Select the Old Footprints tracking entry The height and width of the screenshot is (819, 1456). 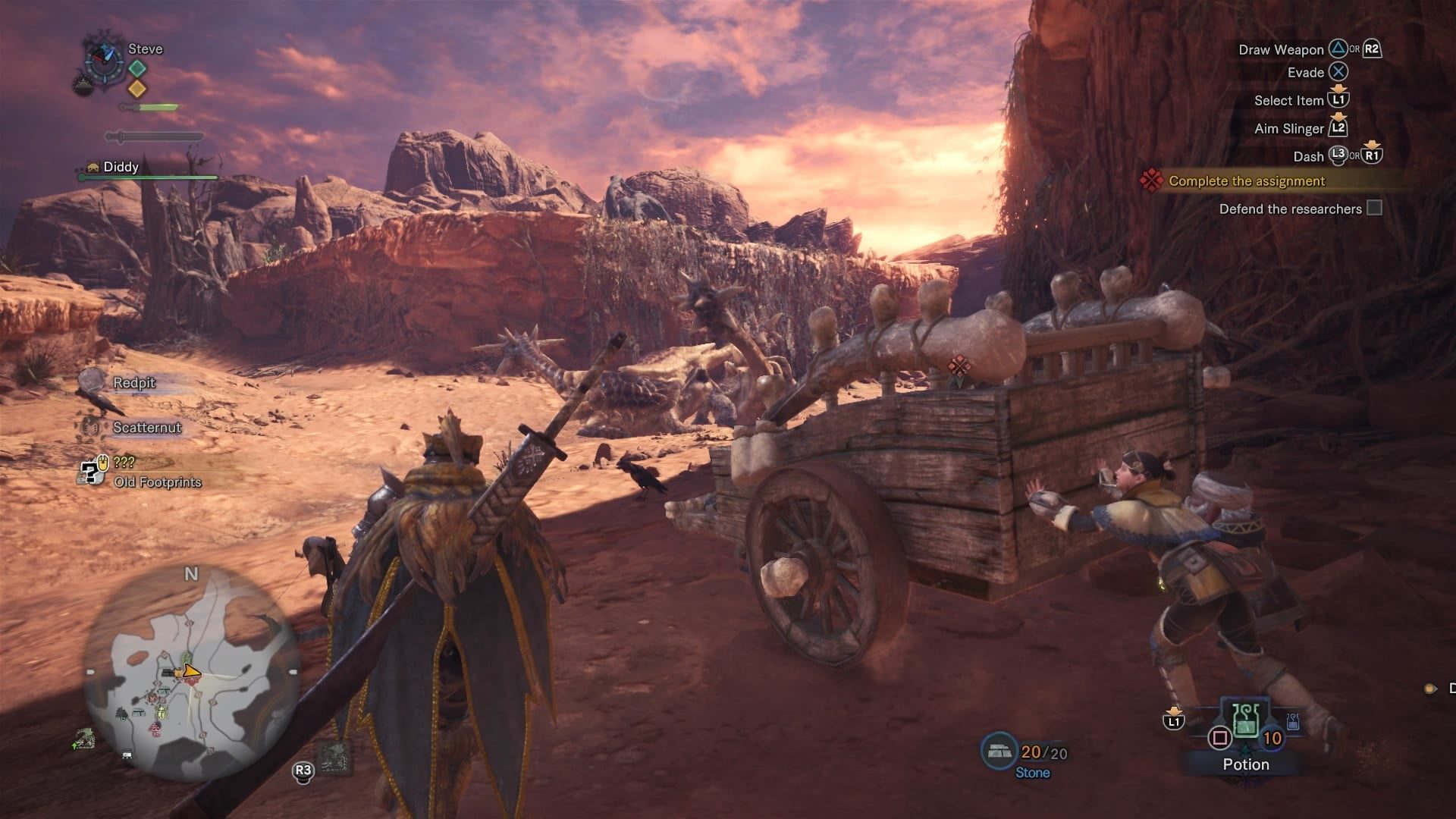tap(157, 482)
